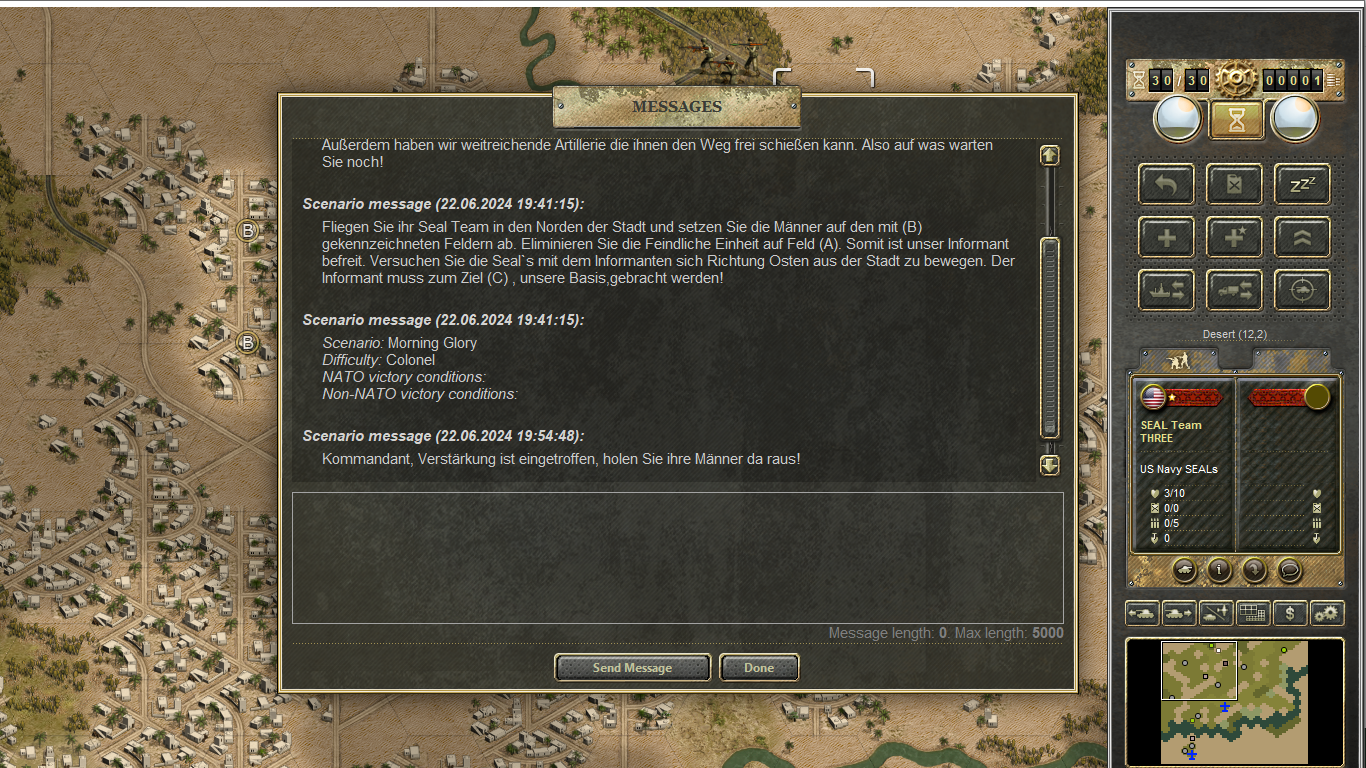The width and height of the screenshot is (1366, 768).
Task: Click the plain plus reinforcement button
Action: 1166,238
